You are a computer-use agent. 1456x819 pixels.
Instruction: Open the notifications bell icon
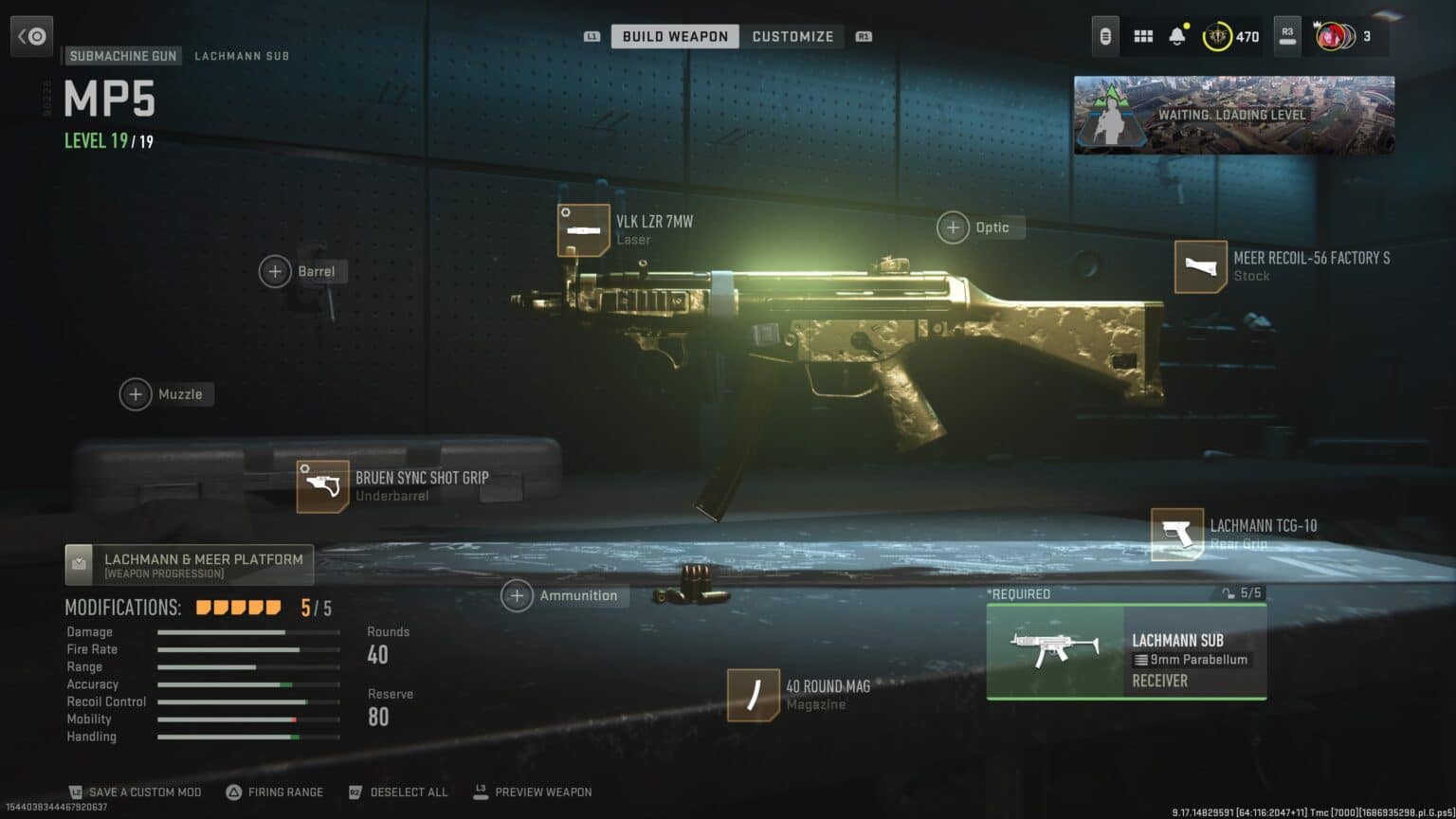point(1177,35)
